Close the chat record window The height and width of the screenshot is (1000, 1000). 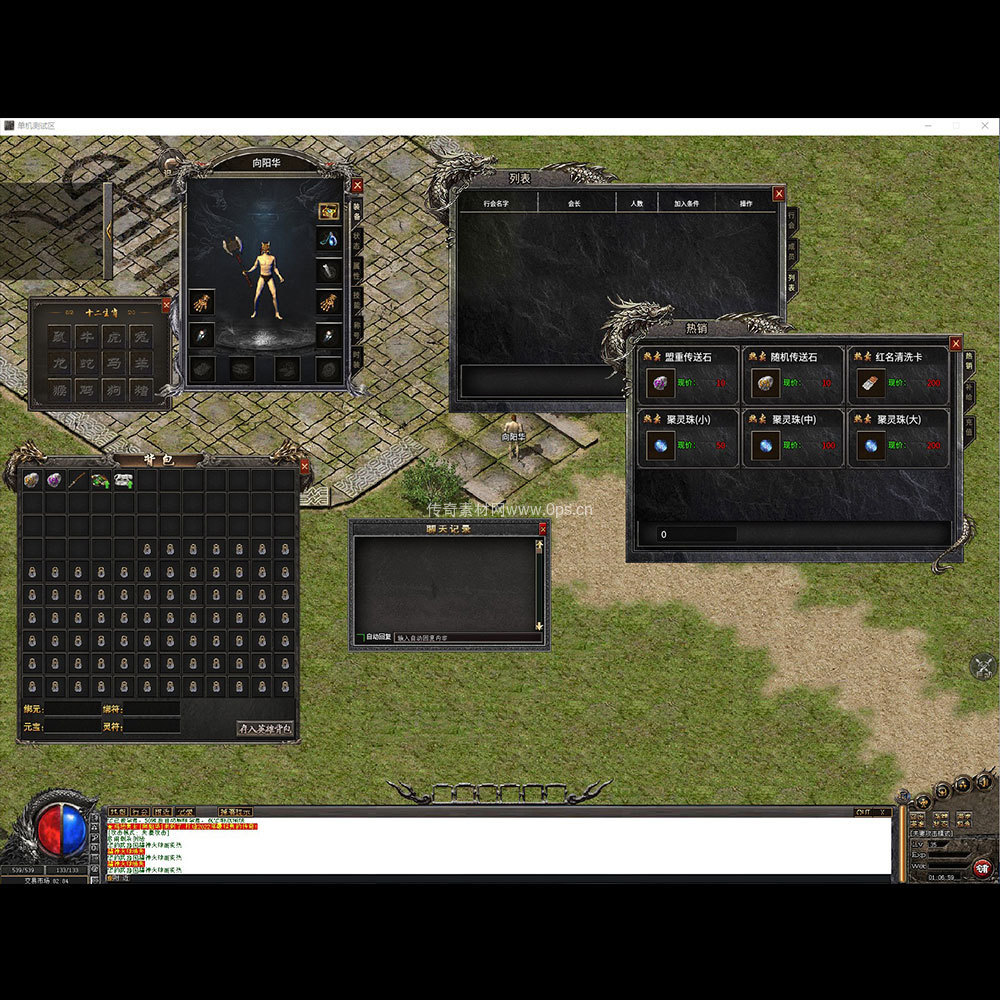click(x=543, y=529)
